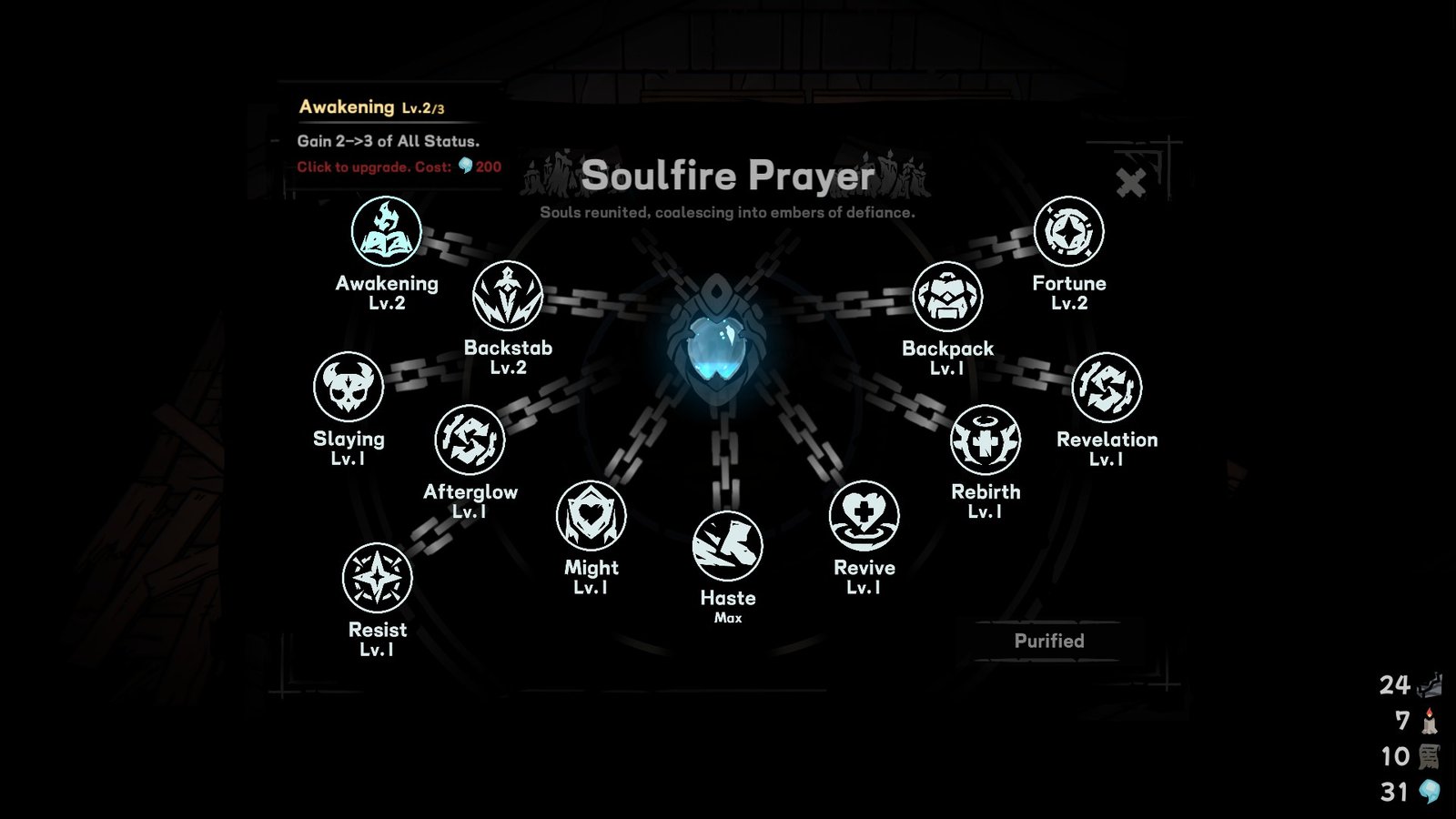Open the Afterglow skill node

[x=471, y=440]
